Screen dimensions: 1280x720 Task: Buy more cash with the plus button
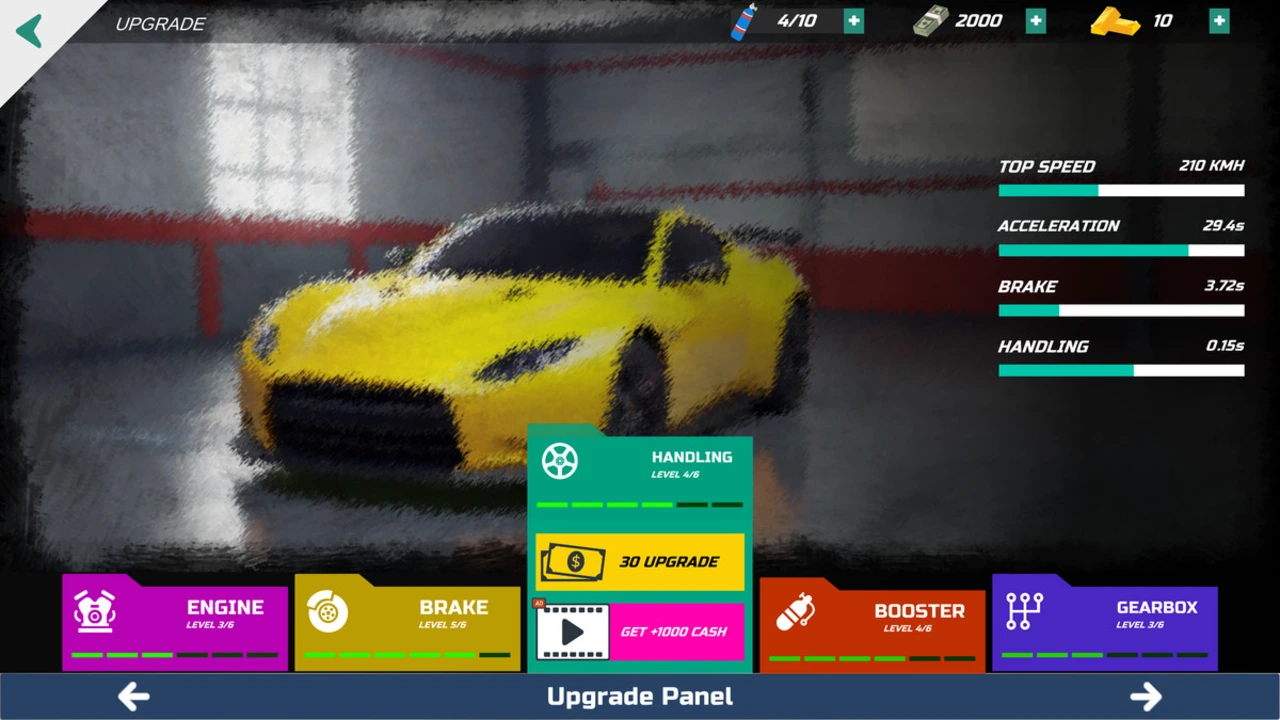pos(1035,21)
